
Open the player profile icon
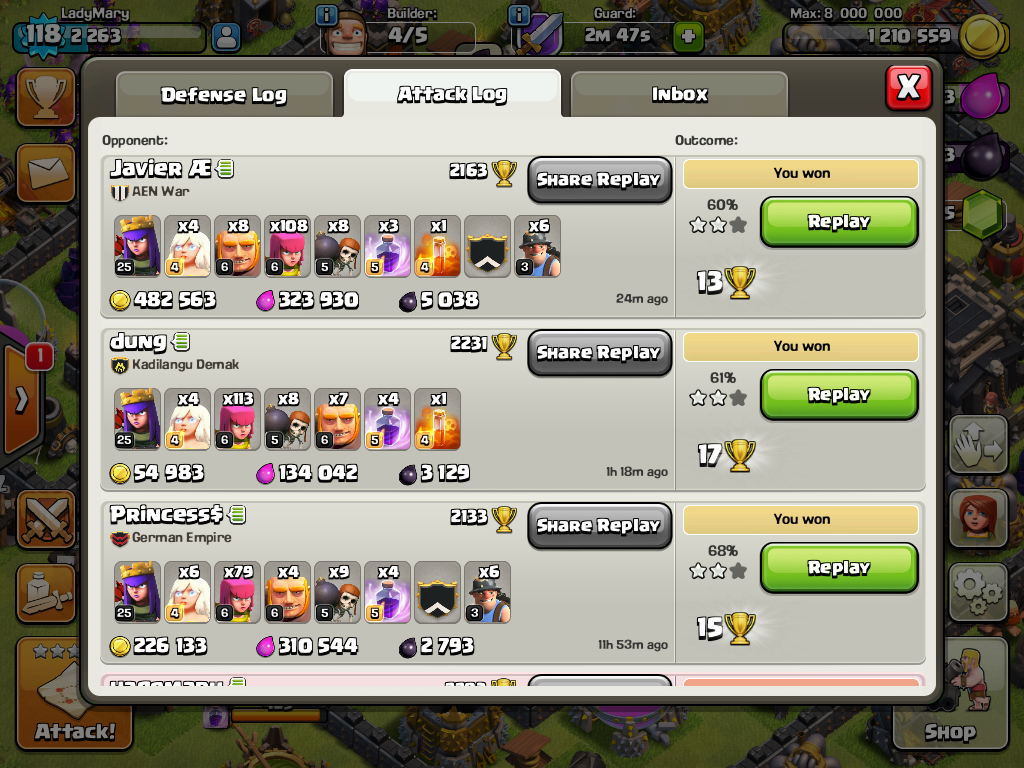coord(228,38)
